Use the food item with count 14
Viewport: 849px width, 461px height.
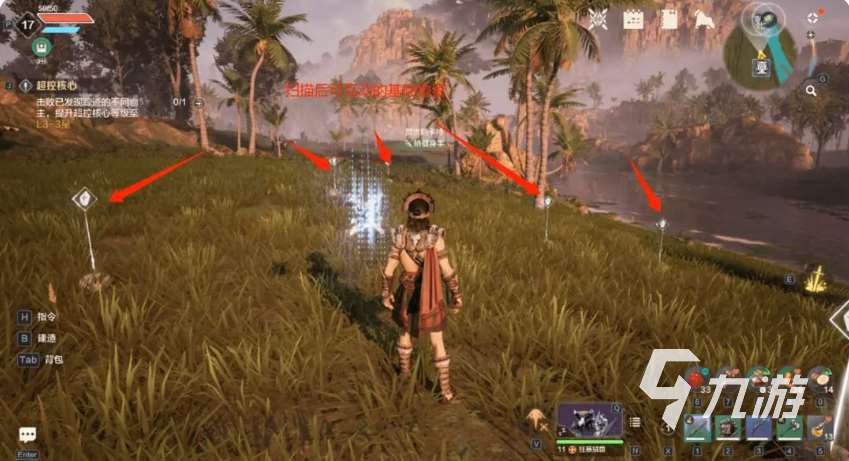click(818, 377)
